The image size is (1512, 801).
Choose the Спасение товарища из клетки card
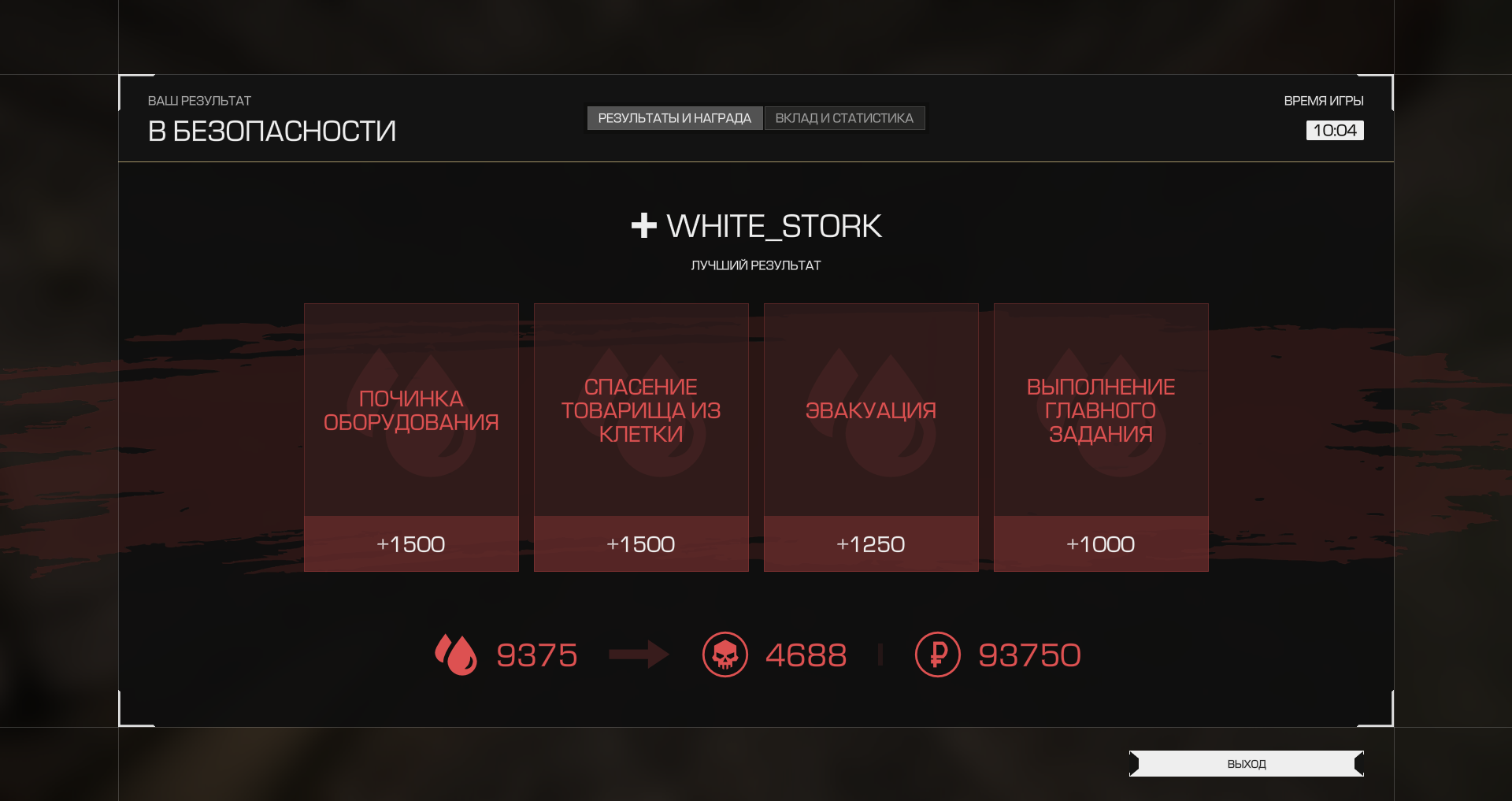click(x=641, y=437)
